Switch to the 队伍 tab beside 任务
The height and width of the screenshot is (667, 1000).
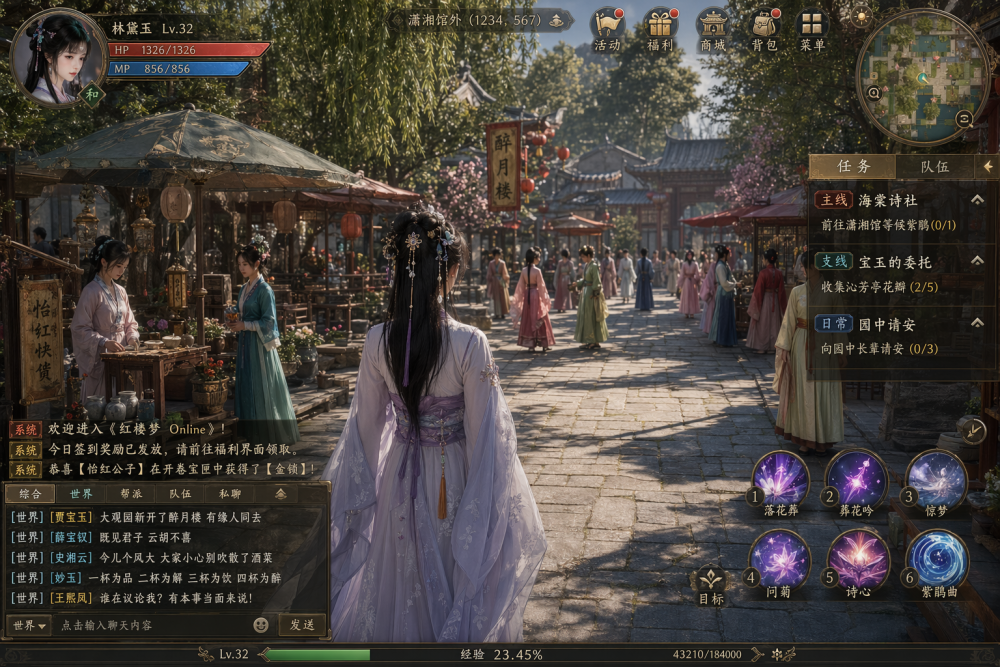[x=934, y=166]
